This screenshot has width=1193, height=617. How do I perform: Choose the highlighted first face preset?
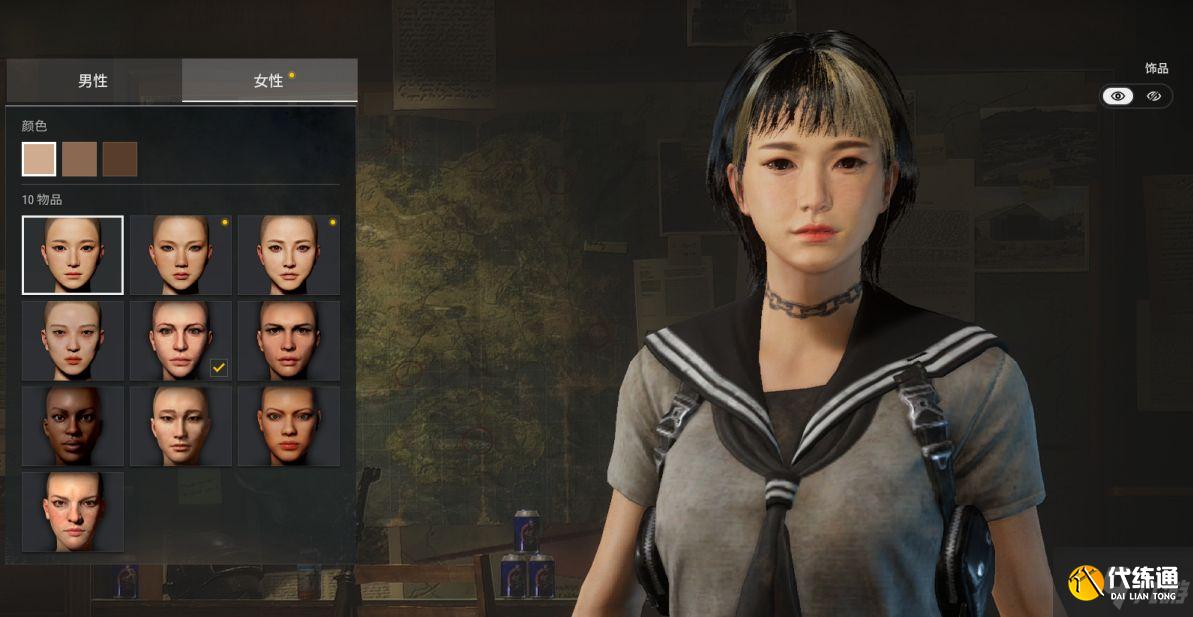click(x=73, y=255)
